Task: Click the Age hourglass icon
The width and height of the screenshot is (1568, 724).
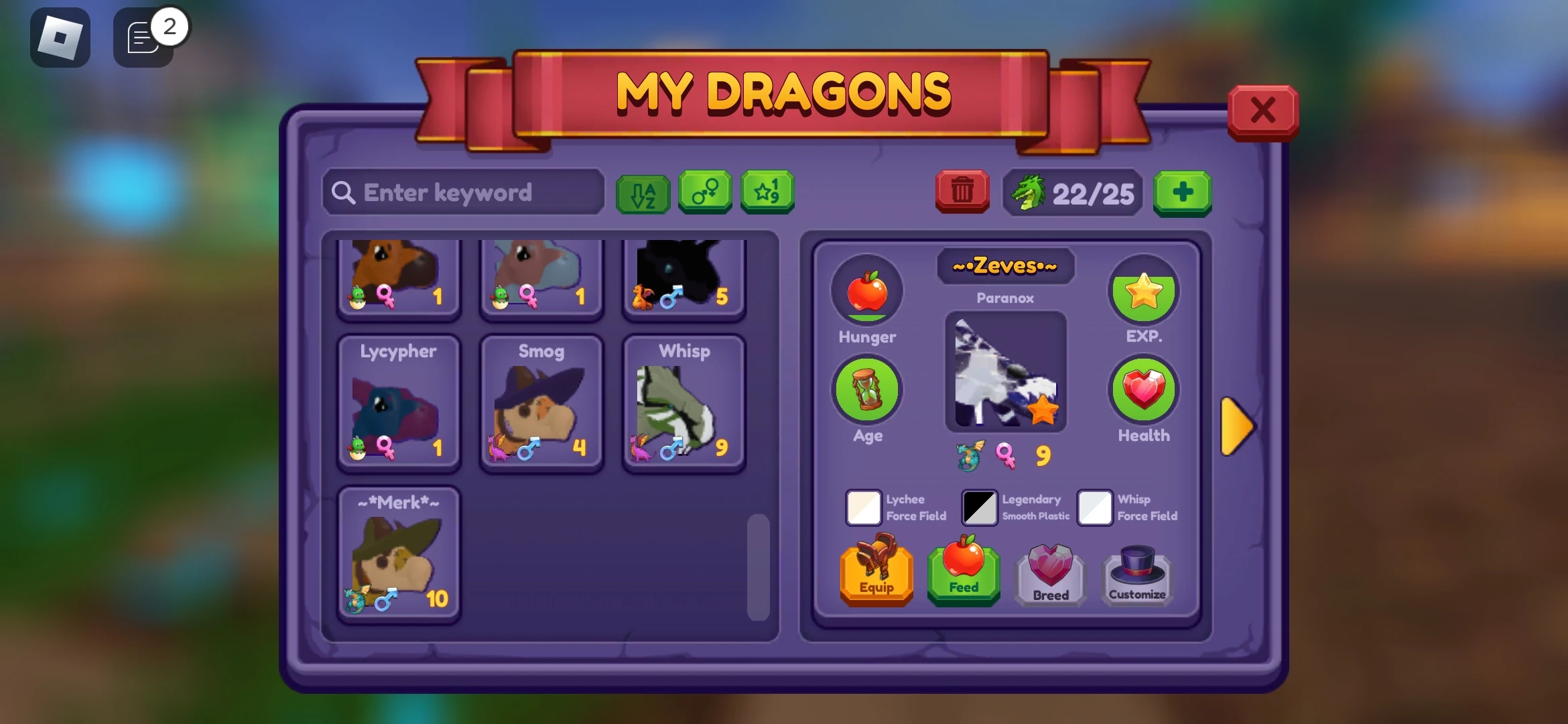Action: (867, 389)
